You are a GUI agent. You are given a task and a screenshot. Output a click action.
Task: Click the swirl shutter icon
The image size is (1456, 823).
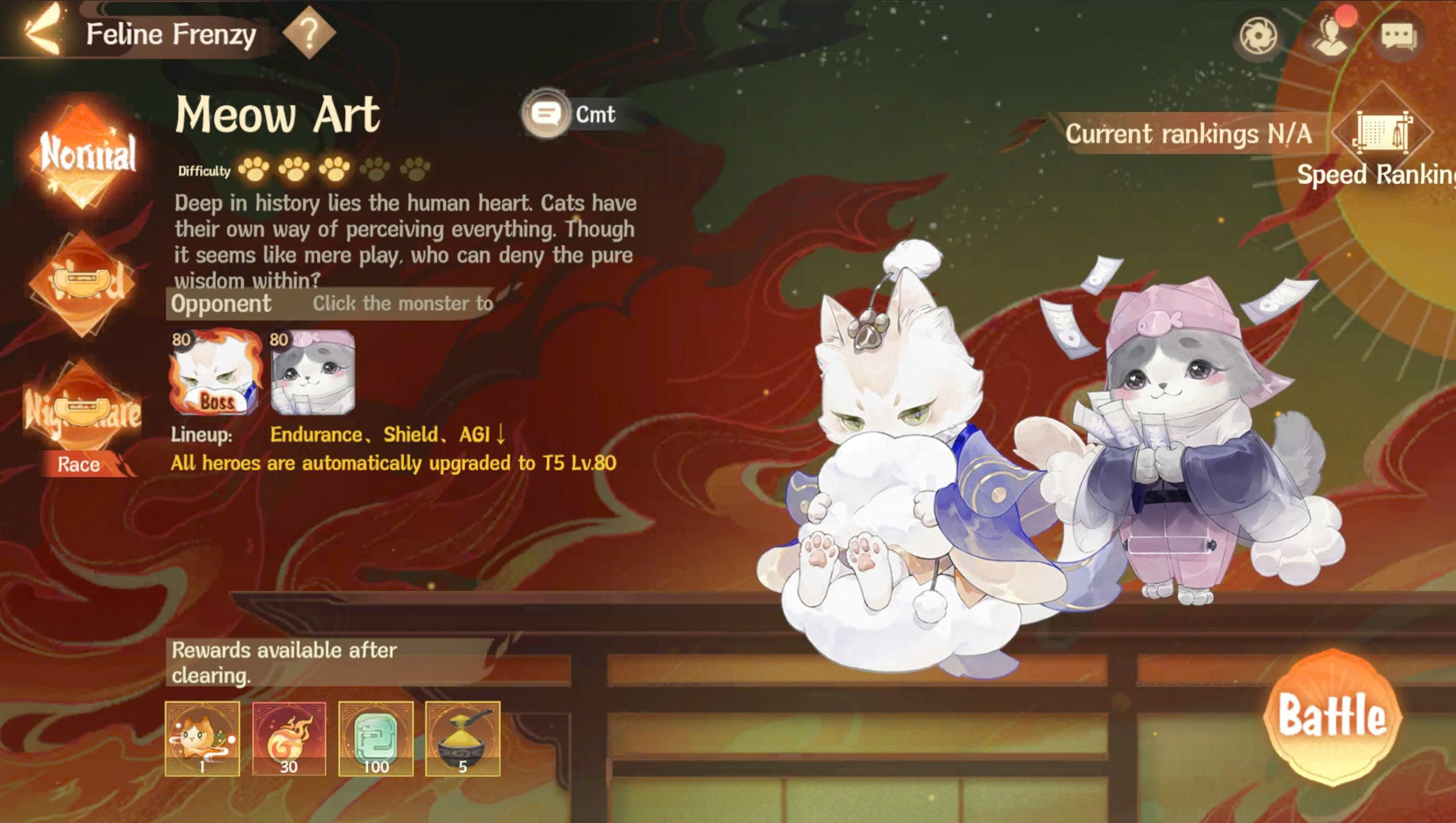point(1258,36)
